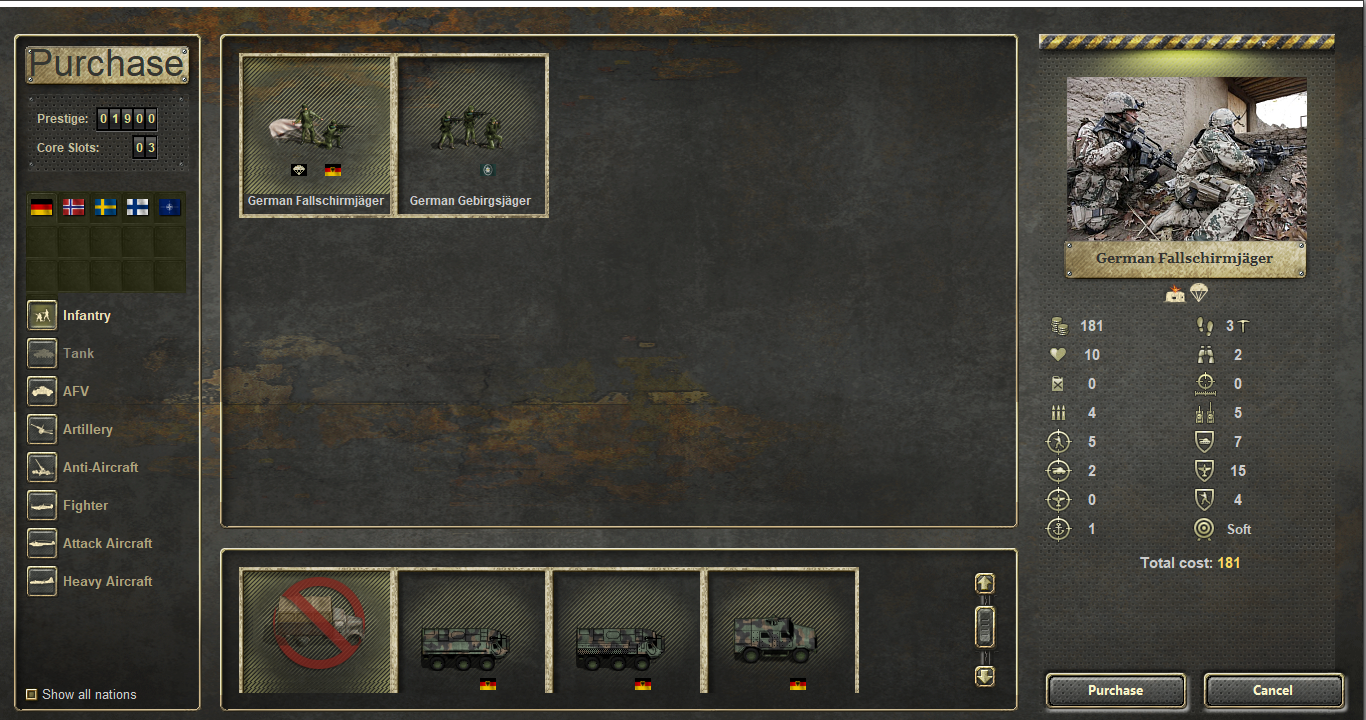
Task: Toggle the Show all nations checkbox
Action: click(x=32, y=694)
